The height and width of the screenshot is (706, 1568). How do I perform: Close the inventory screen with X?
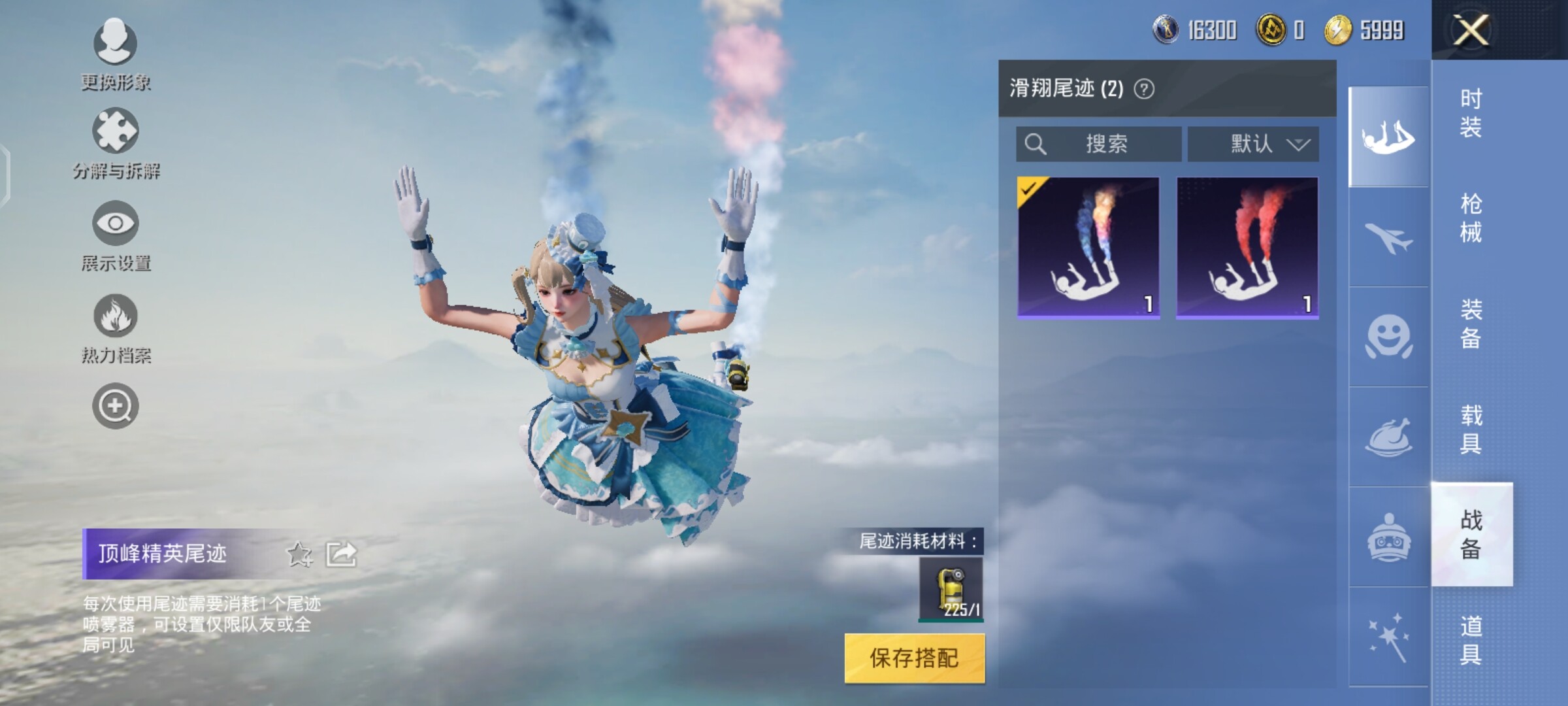point(1470,30)
